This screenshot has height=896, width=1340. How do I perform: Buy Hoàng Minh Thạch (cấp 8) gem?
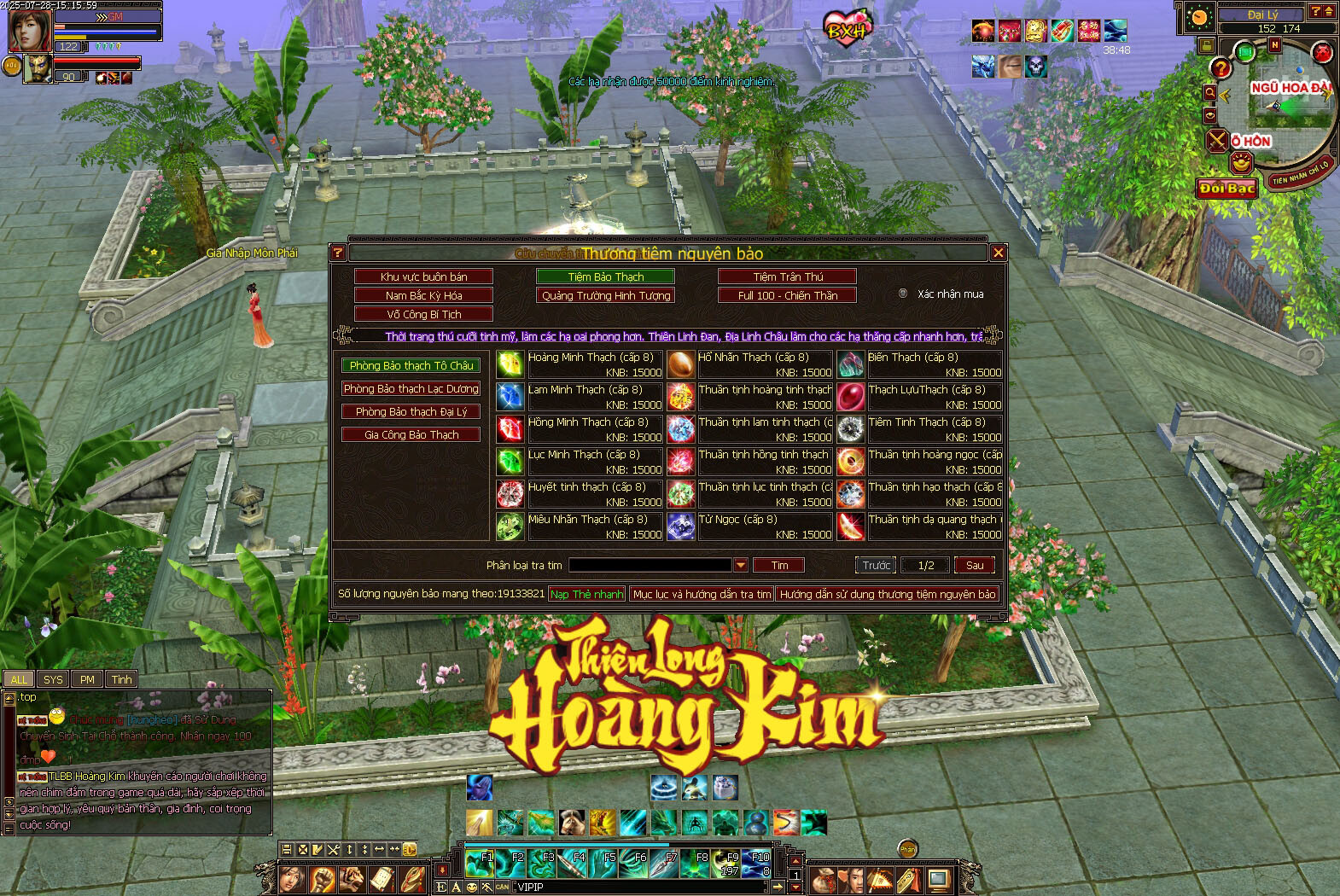(x=510, y=364)
